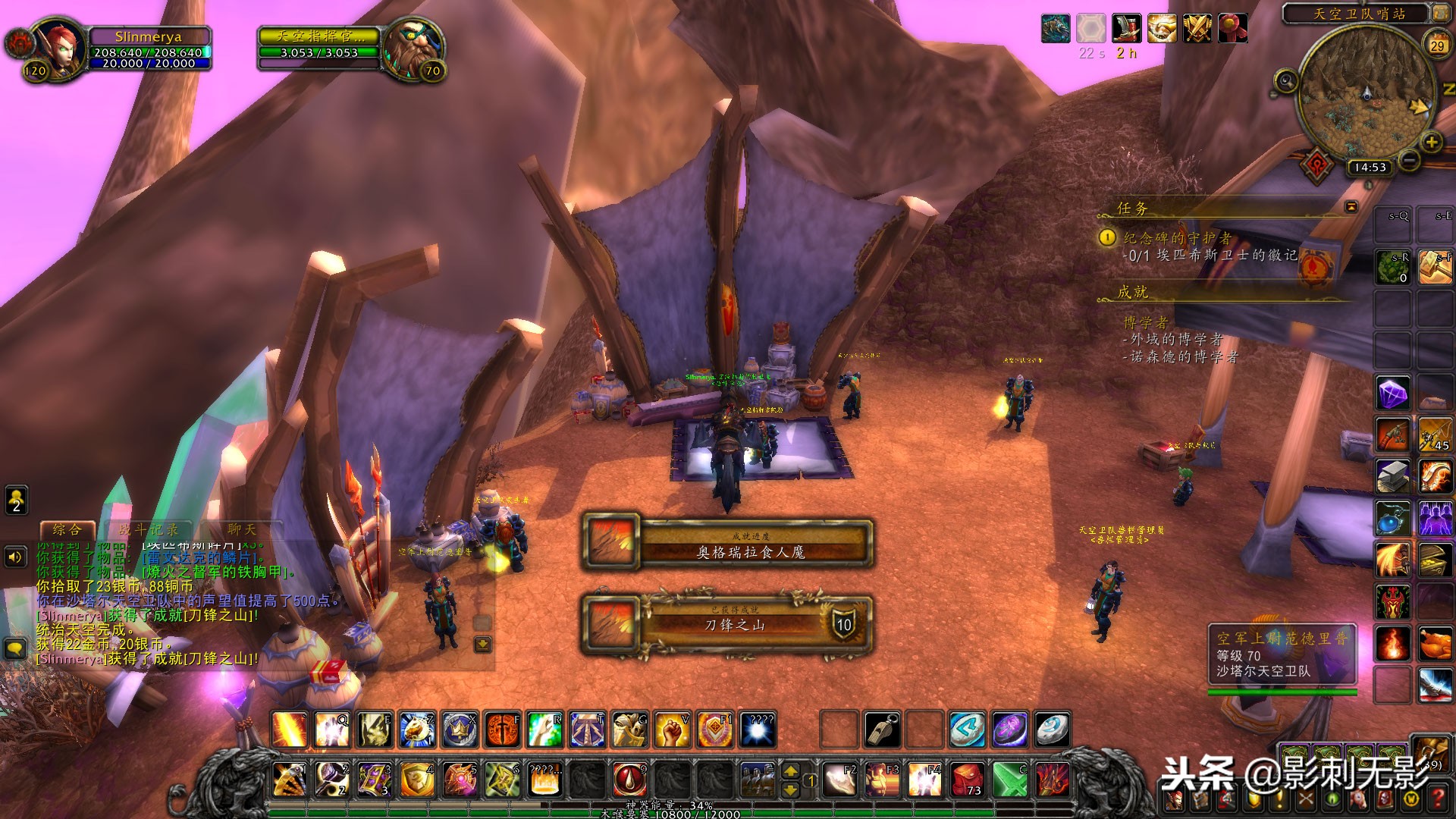
Task: Use the roast chicken food item
Action: pos(1435,645)
